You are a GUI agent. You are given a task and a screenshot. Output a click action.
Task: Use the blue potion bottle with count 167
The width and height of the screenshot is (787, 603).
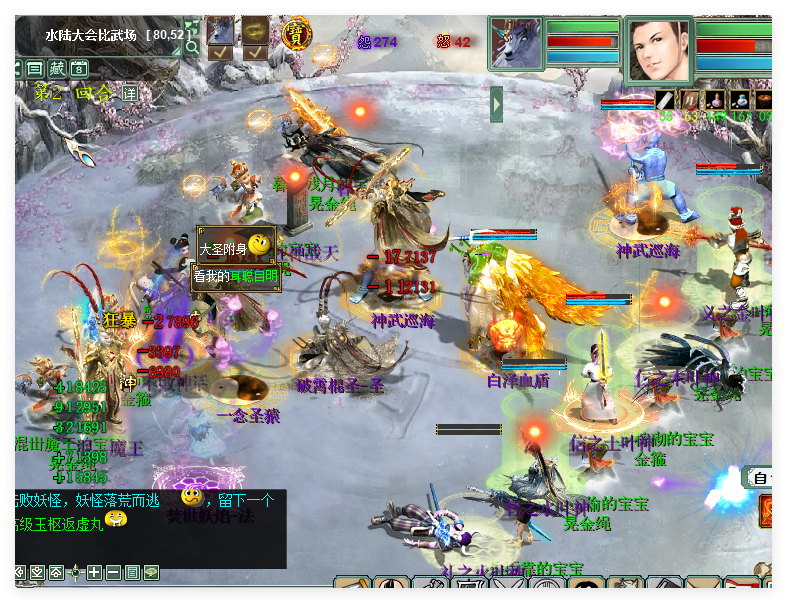(x=740, y=100)
